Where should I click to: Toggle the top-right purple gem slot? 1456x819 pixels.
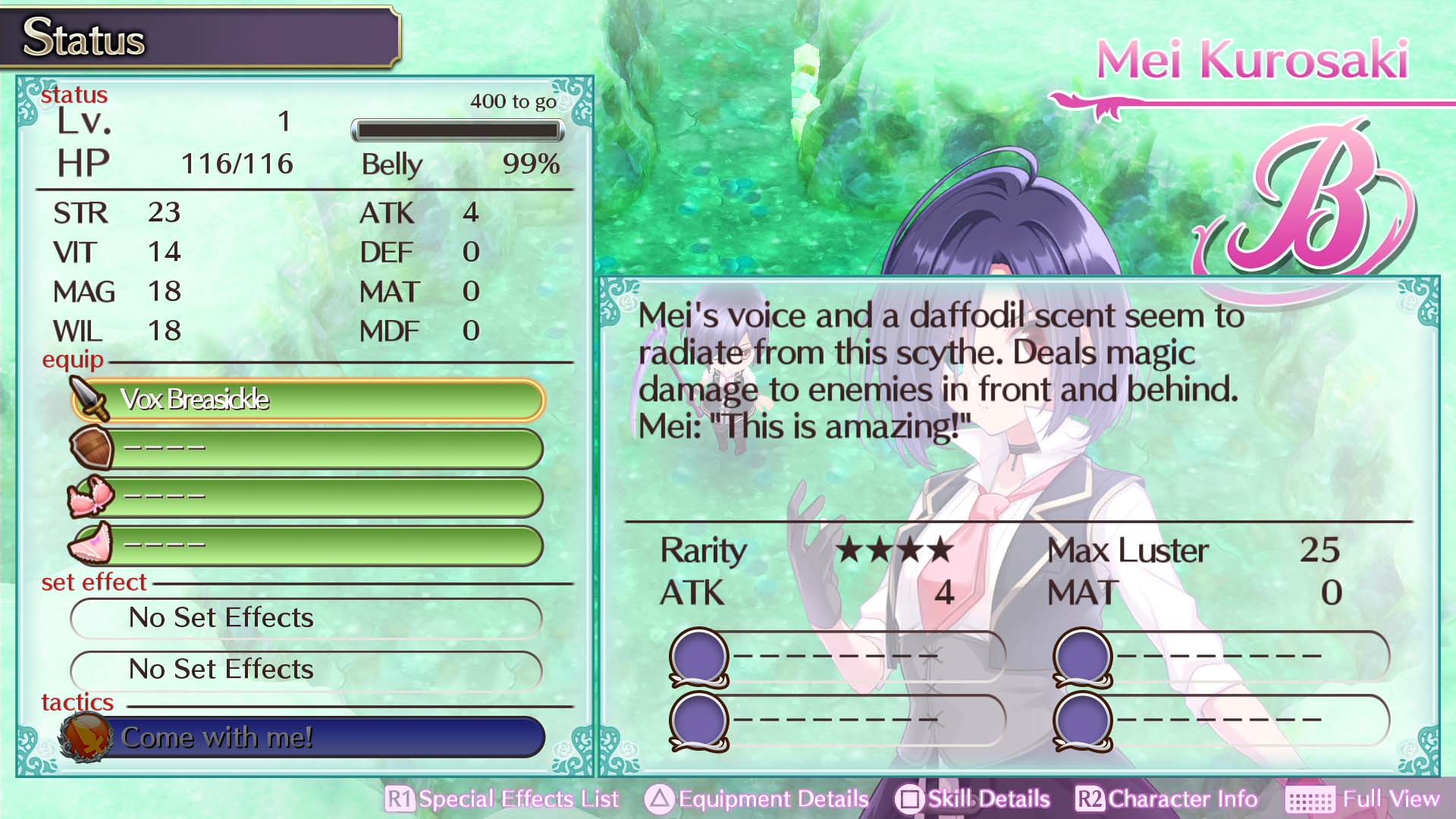tap(1086, 655)
